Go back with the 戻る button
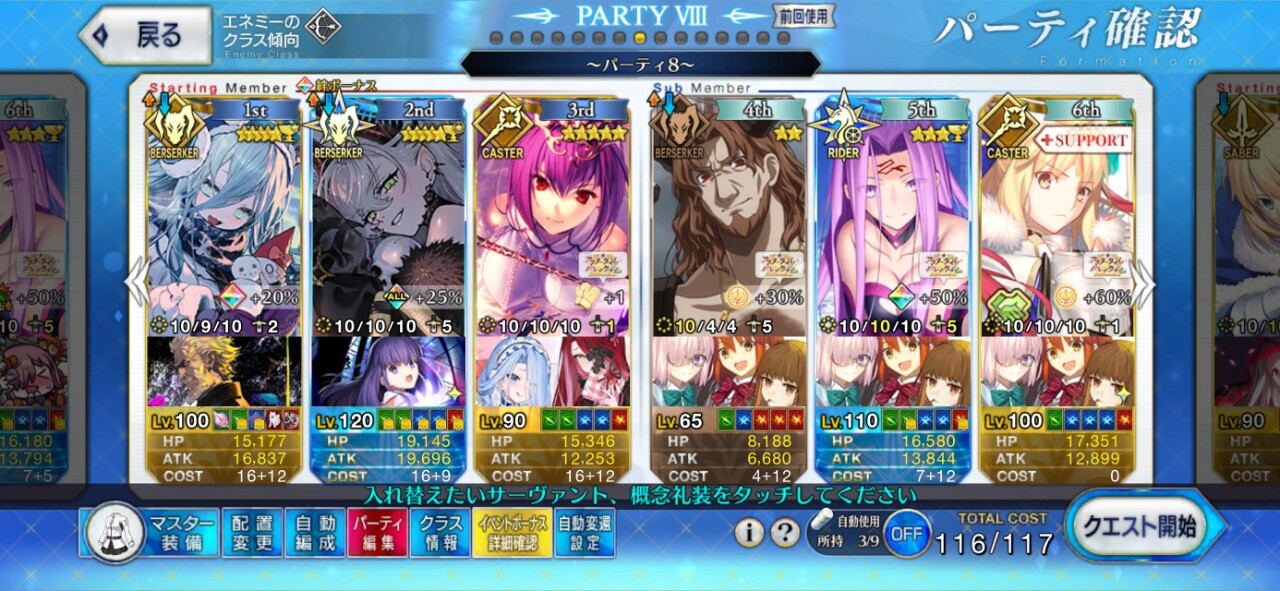This screenshot has width=1280, height=591. (146, 35)
